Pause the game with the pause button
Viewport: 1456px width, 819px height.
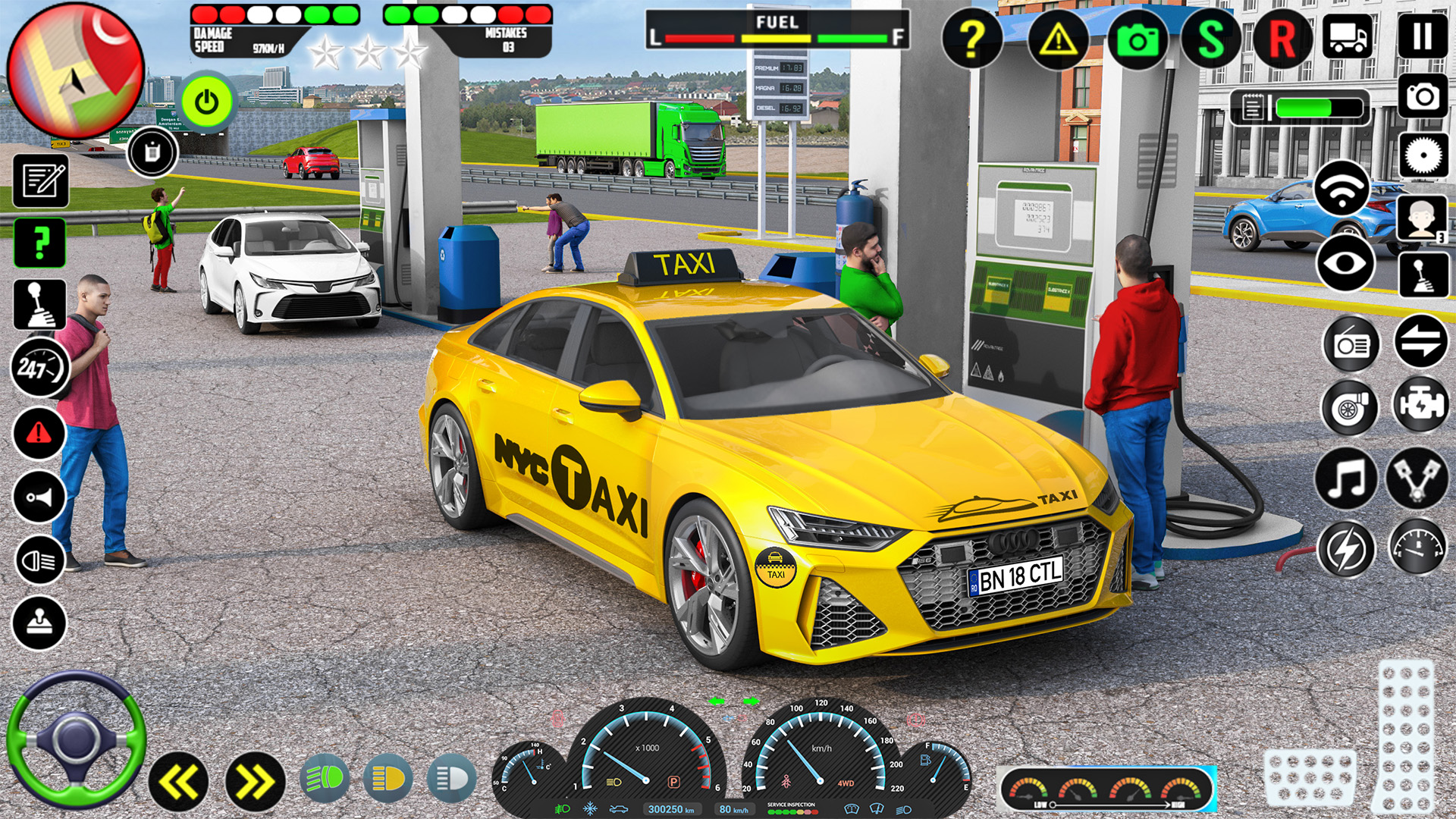click(1422, 36)
